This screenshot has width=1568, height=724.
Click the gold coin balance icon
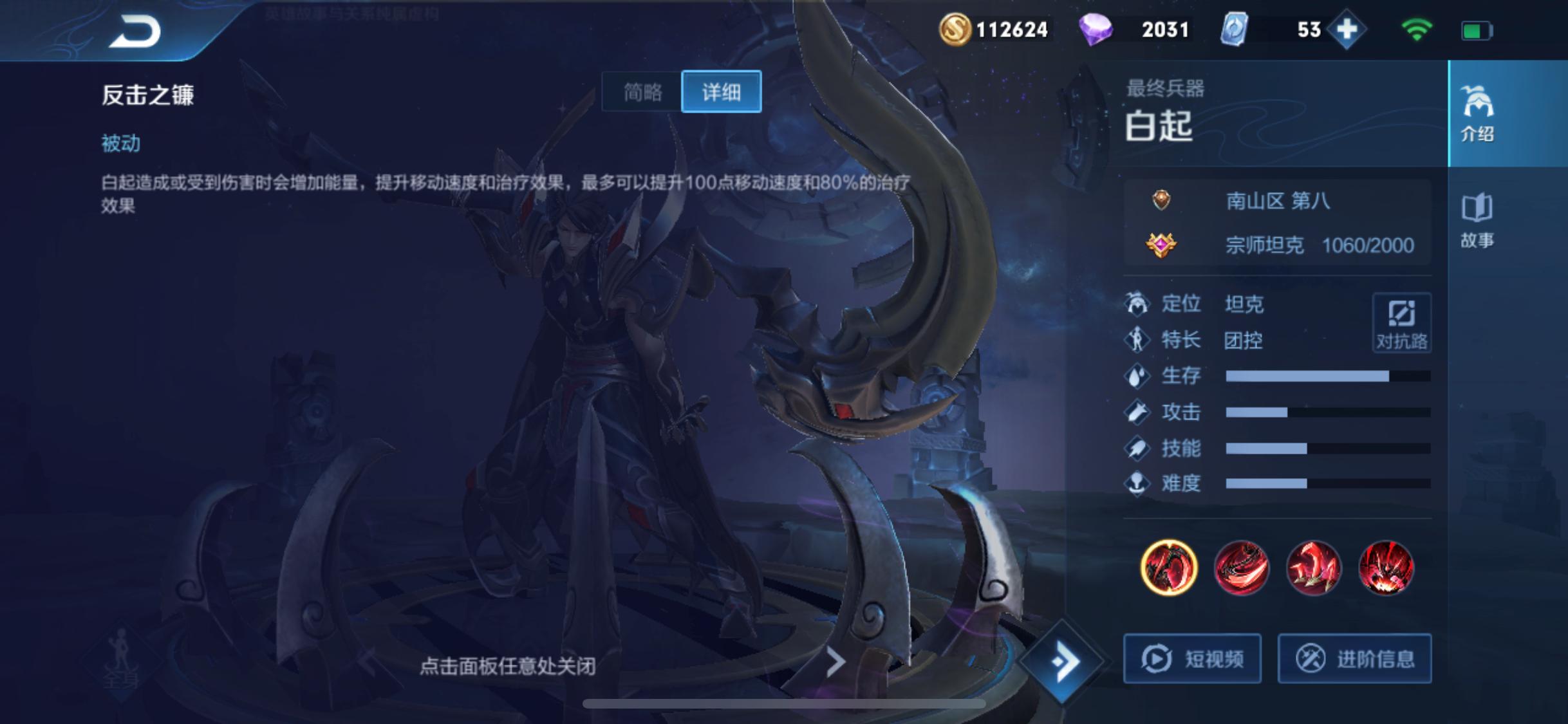(x=957, y=29)
